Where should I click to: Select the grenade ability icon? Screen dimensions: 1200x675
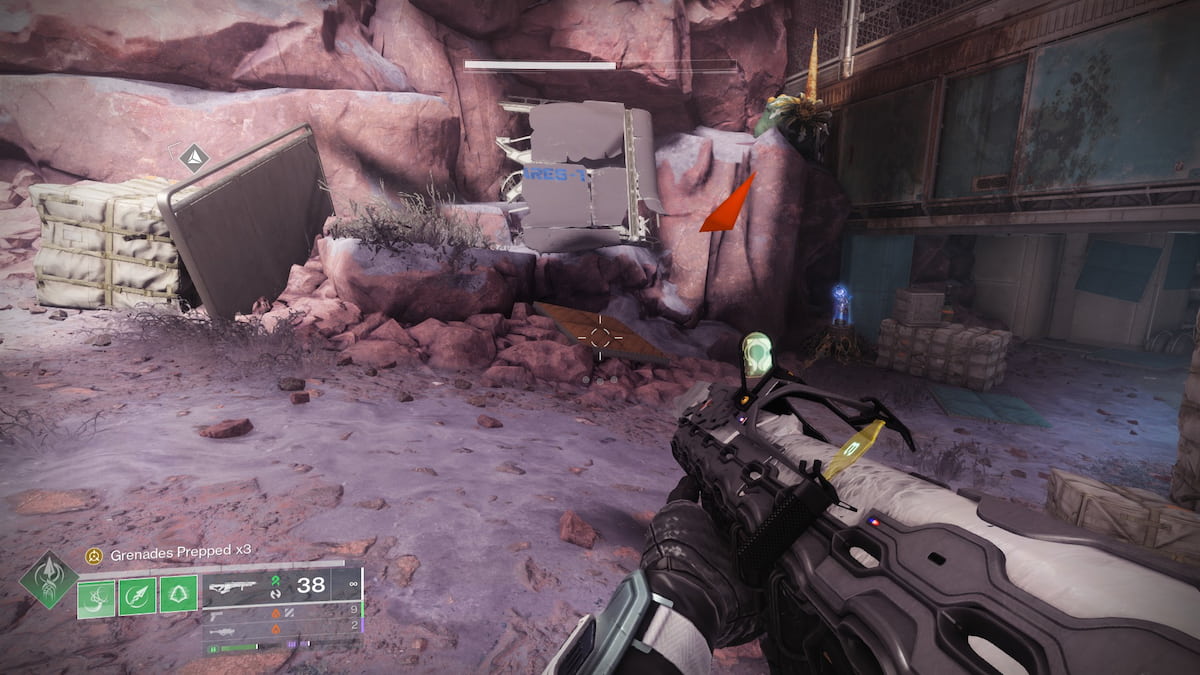(x=97, y=597)
